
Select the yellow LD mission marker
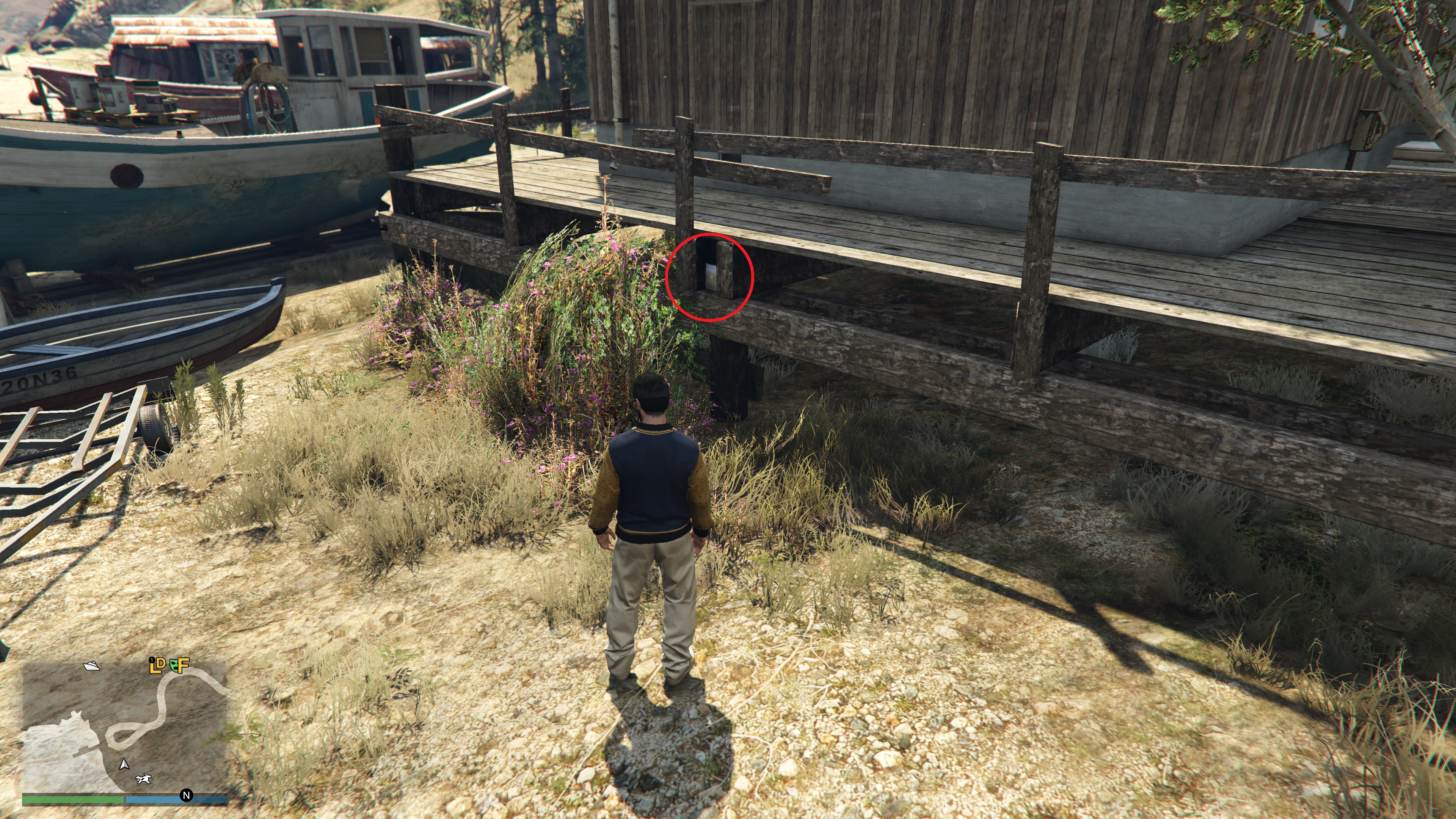pos(157,665)
